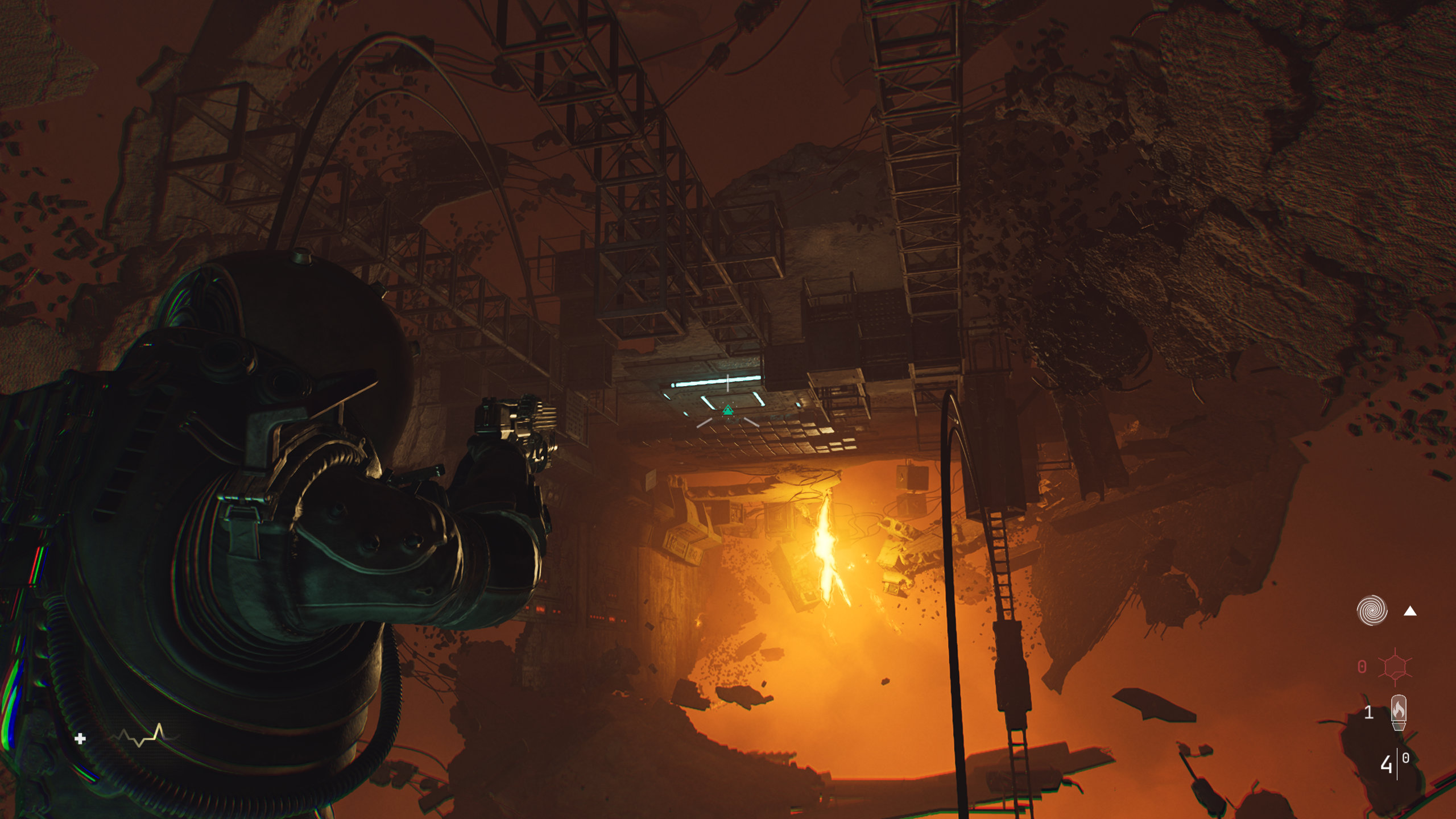Click the green triangle objective marker
The height and width of the screenshot is (819, 1456).
[727, 410]
